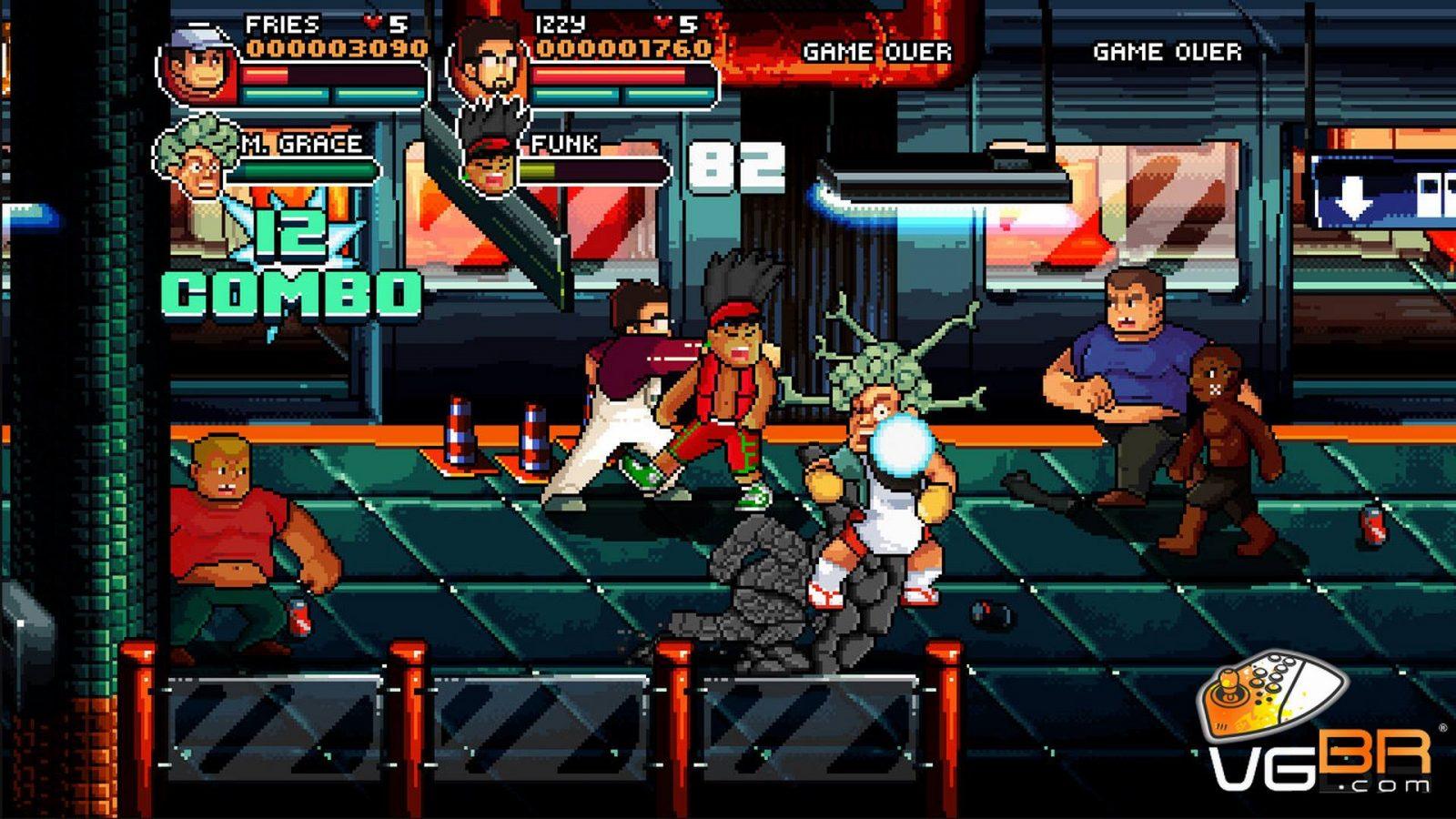Select the Fries player portrait
The width and height of the screenshot is (1456, 819).
click(x=199, y=66)
